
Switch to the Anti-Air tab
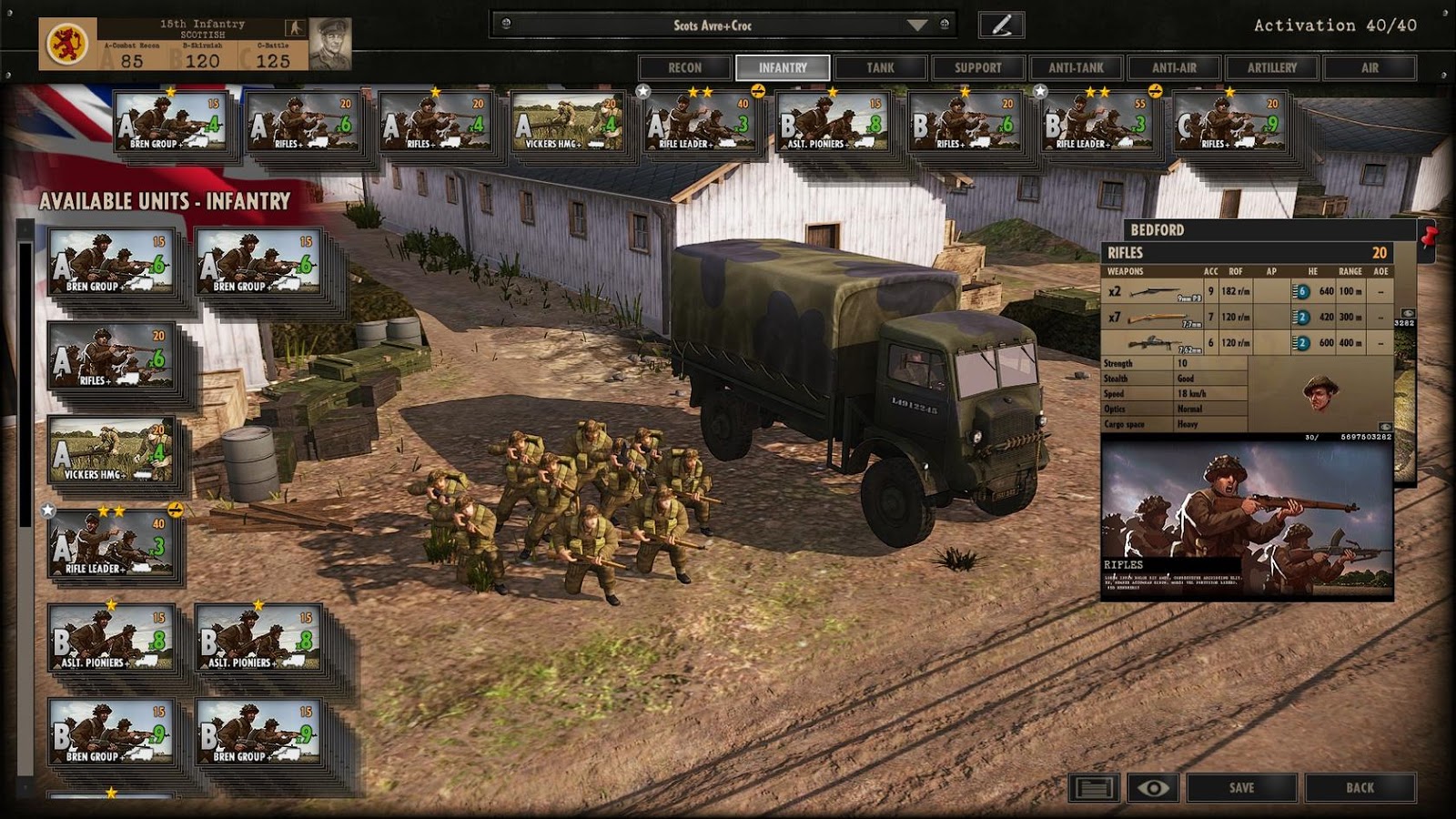(x=1174, y=67)
